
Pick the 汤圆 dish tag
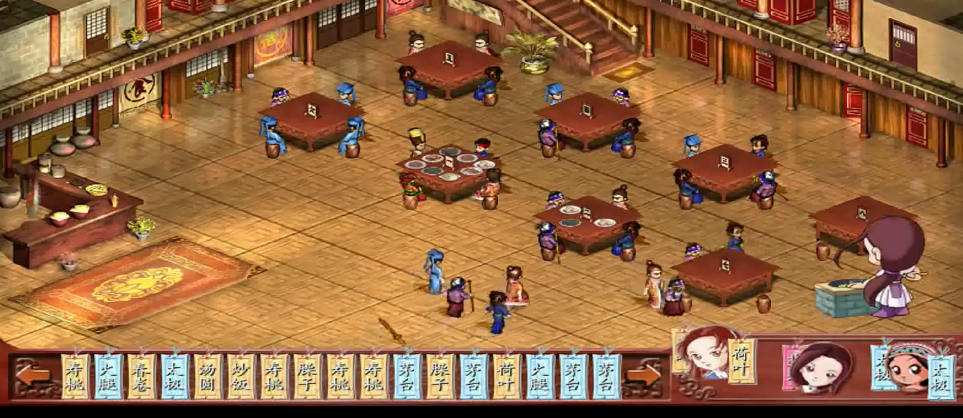click(208, 377)
